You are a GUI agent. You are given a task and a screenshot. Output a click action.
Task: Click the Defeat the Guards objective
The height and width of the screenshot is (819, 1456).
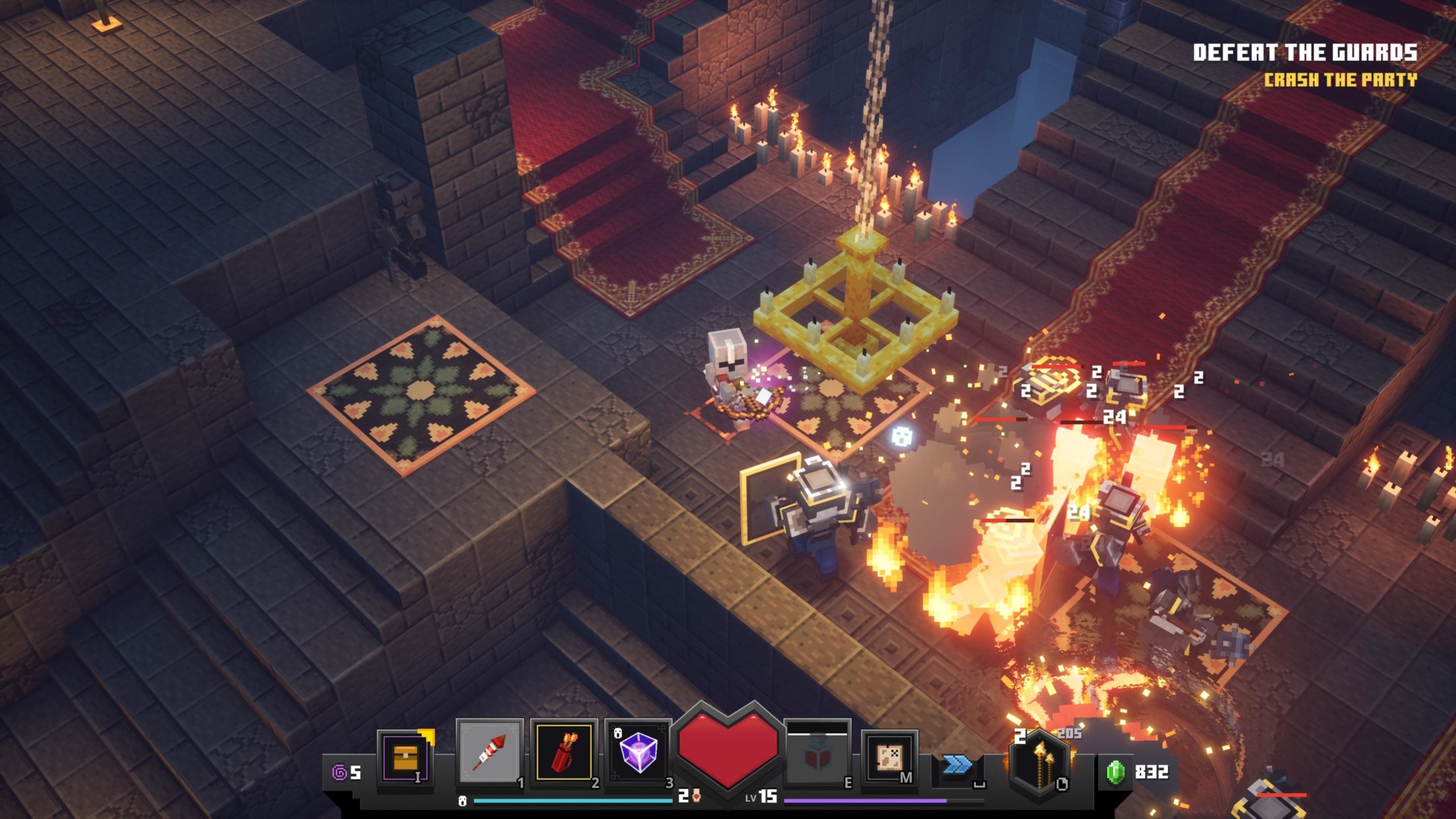(1304, 52)
